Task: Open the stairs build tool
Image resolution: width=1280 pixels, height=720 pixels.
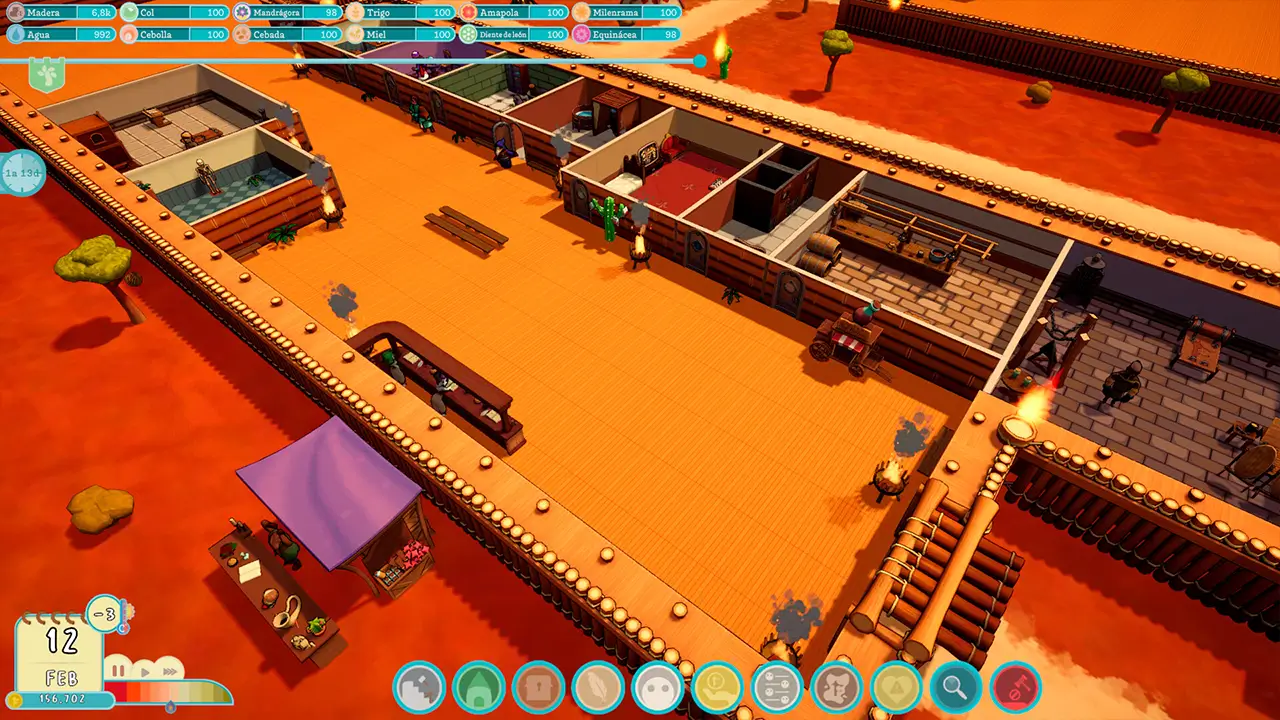Action: click(419, 688)
